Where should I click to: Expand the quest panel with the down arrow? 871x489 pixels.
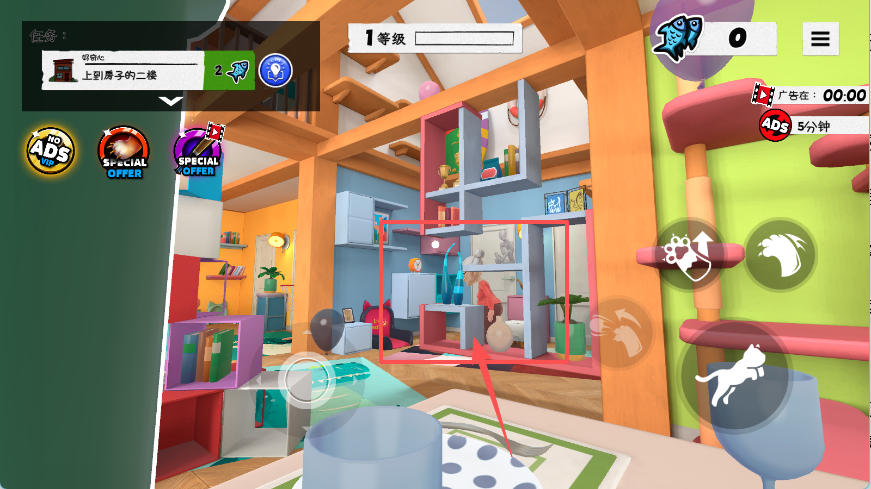(x=171, y=100)
